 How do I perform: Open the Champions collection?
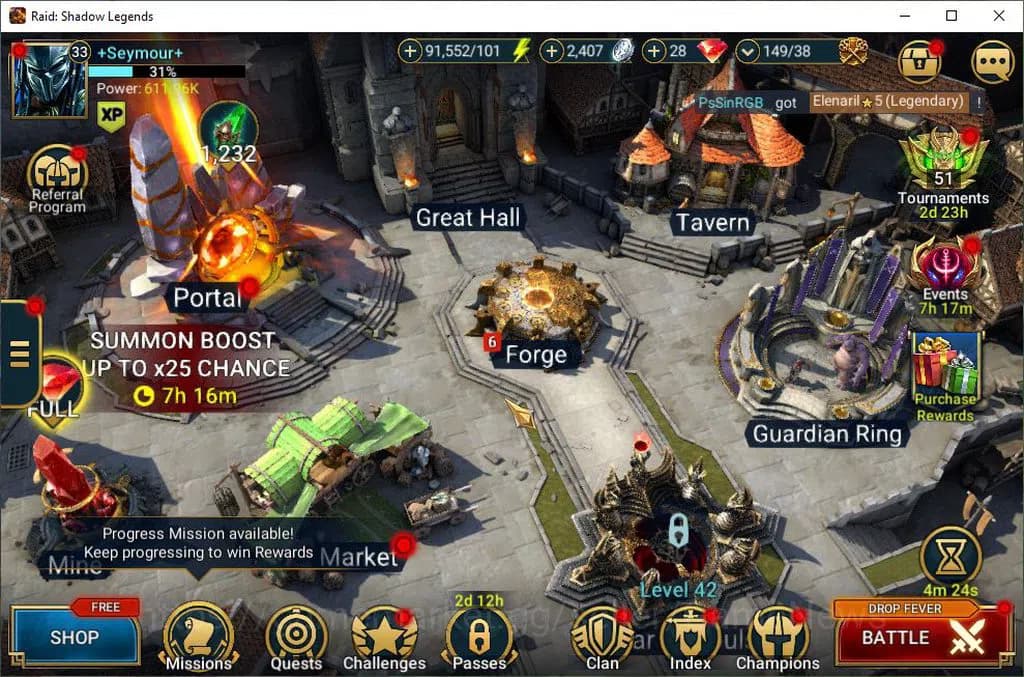777,636
